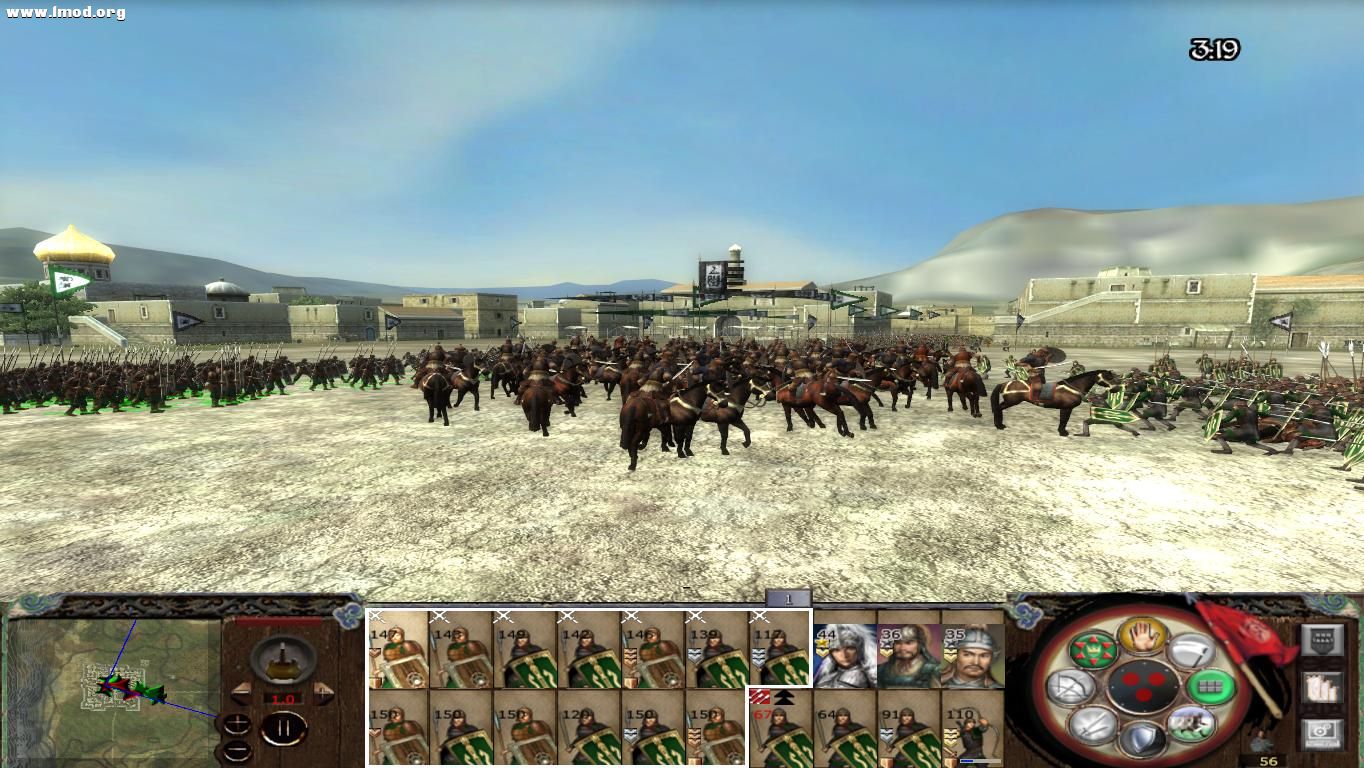Reduce battle speed with the left arrow
The height and width of the screenshot is (768, 1364).
coord(243,693)
